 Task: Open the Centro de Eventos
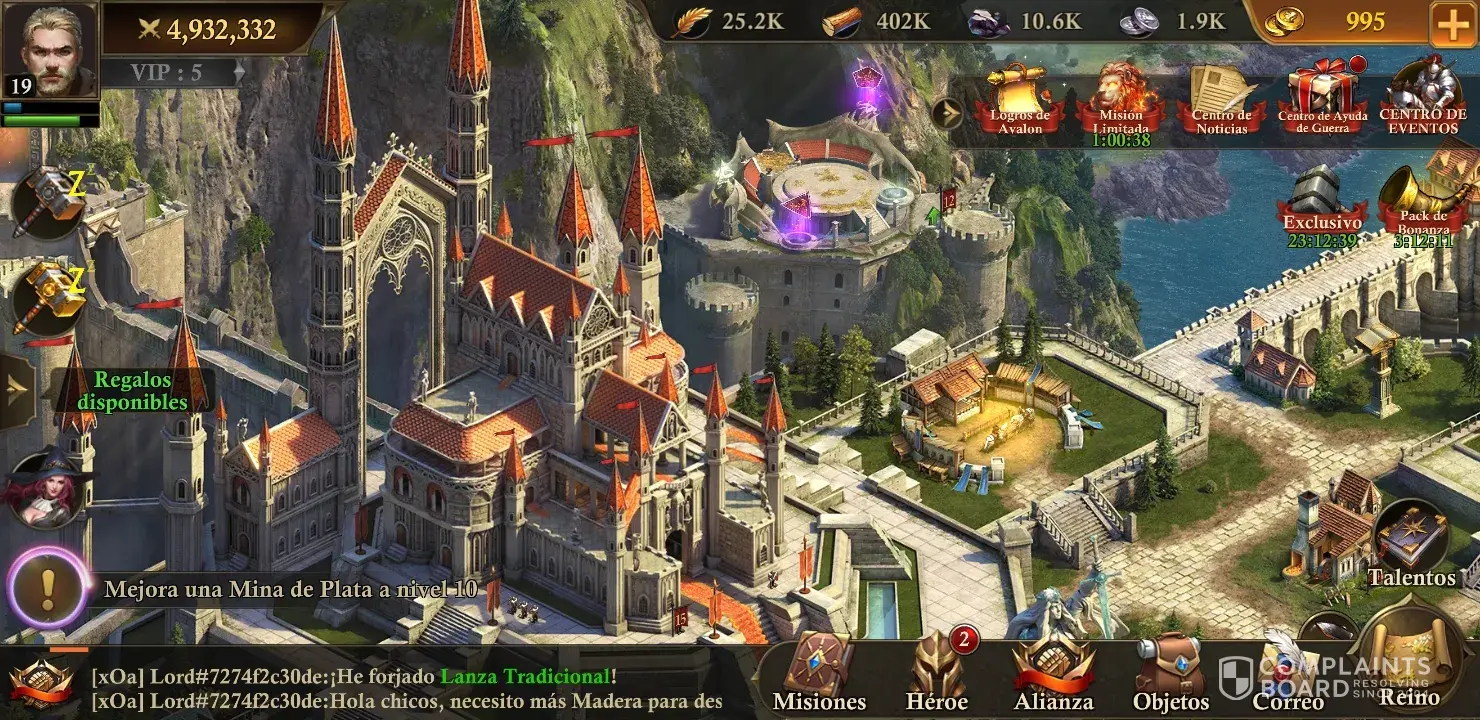(1423, 100)
